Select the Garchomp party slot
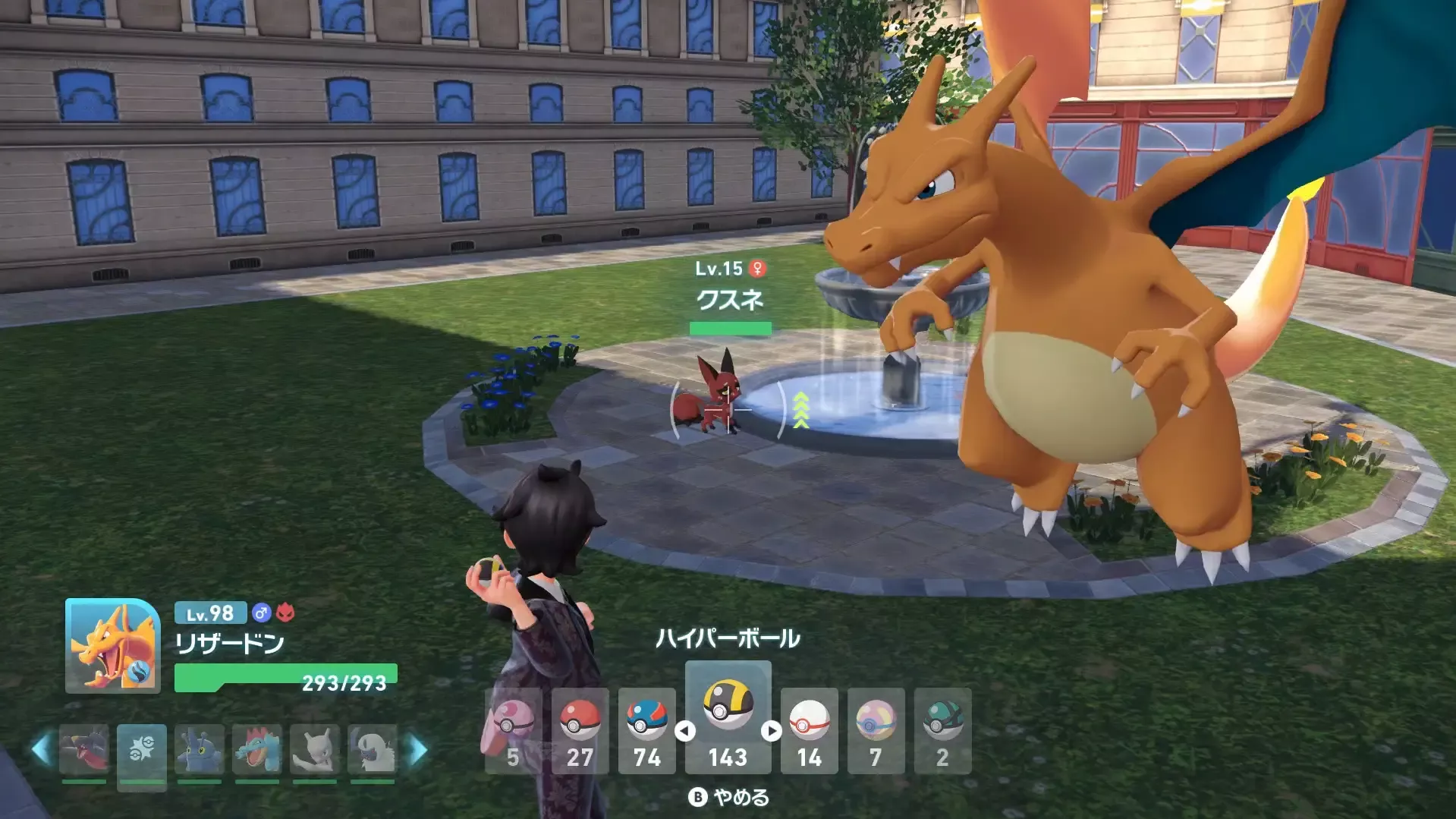This screenshot has height=819, width=1456. [x=83, y=750]
